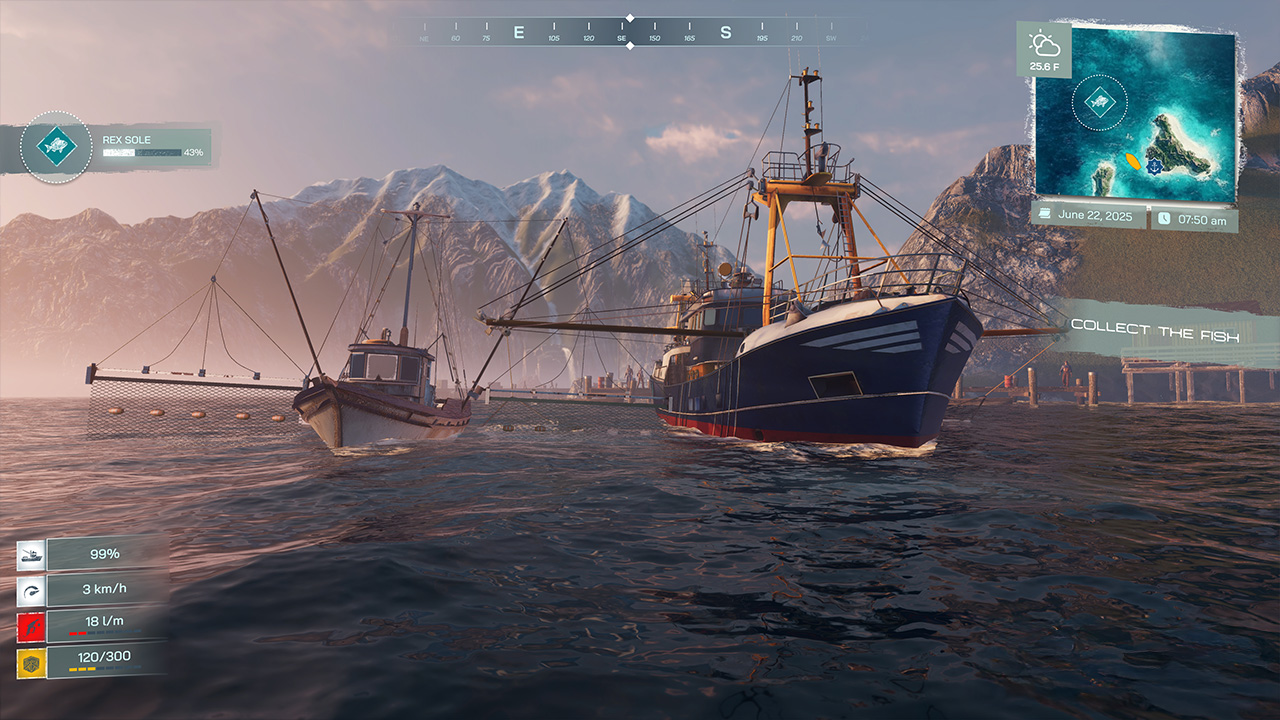Image resolution: width=1280 pixels, height=720 pixels.
Task: Click the 120/300 cargo readout
Action: tap(104, 657)
